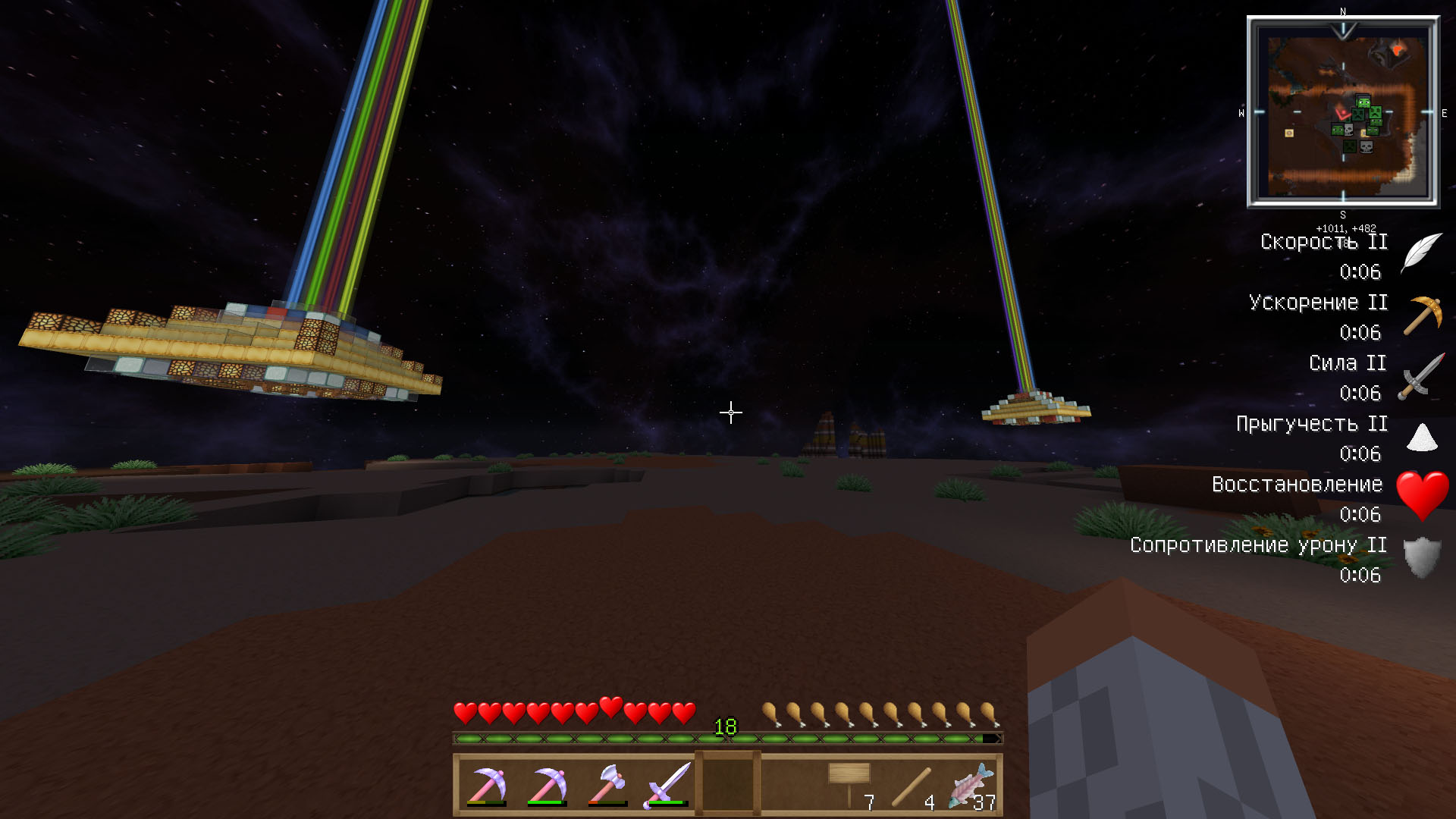Select the pickaxe with the worn durability bar
The image size is (1456, 819).
tap(486, 786)
